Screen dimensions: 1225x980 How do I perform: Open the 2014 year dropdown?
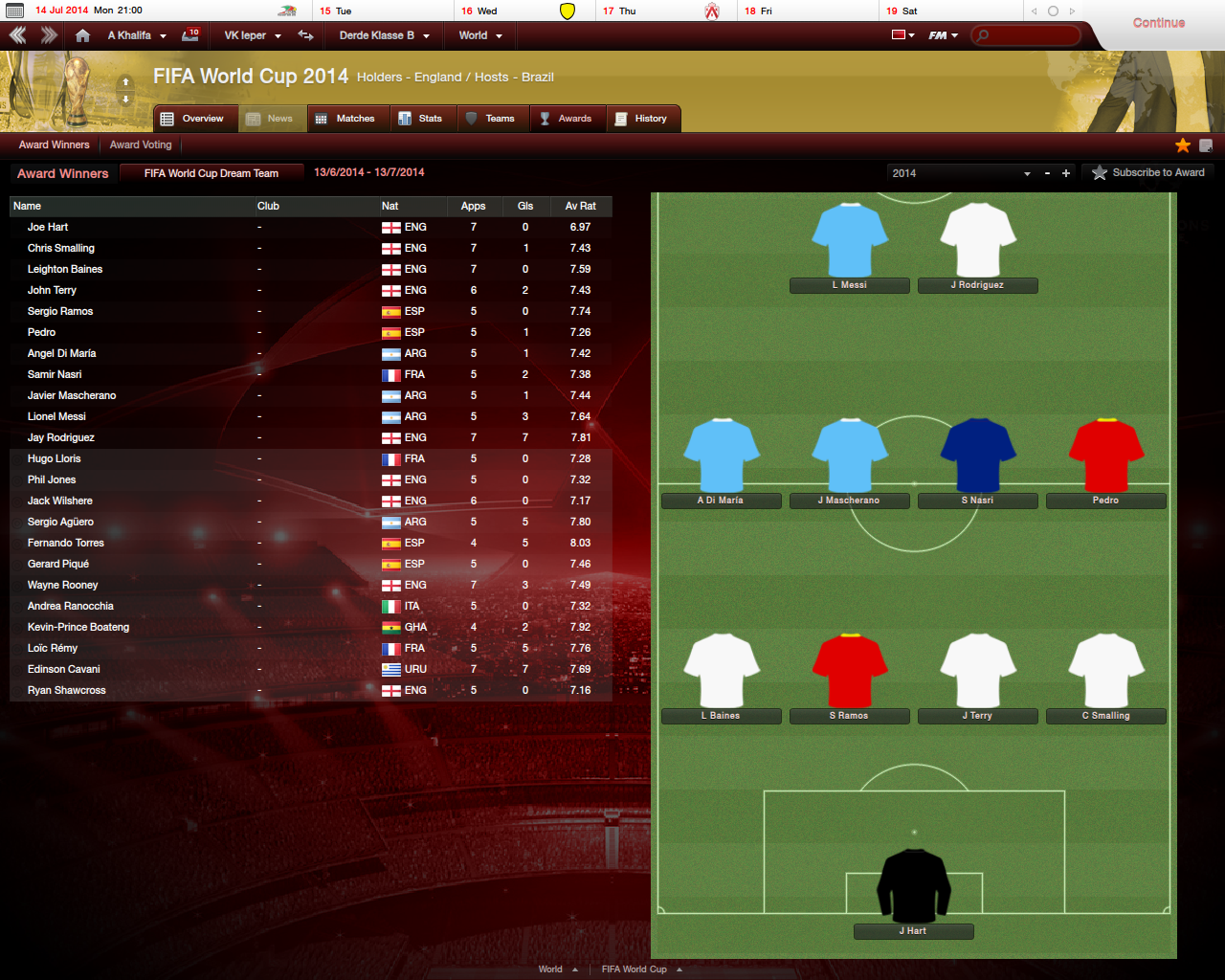[x=960, y=173]
